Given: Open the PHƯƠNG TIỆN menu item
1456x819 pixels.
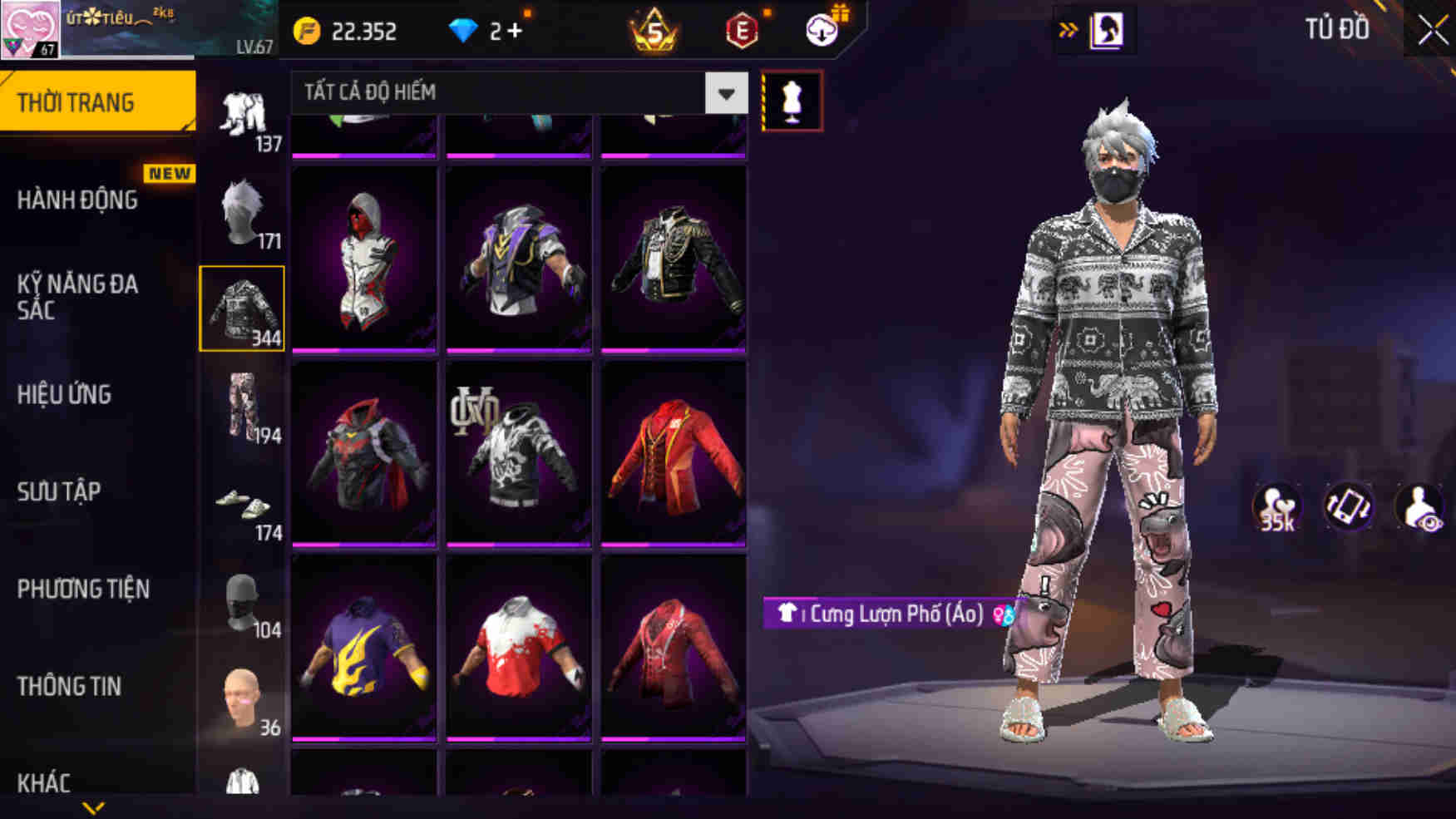Looking at the screenshot, I should point(83,590).
